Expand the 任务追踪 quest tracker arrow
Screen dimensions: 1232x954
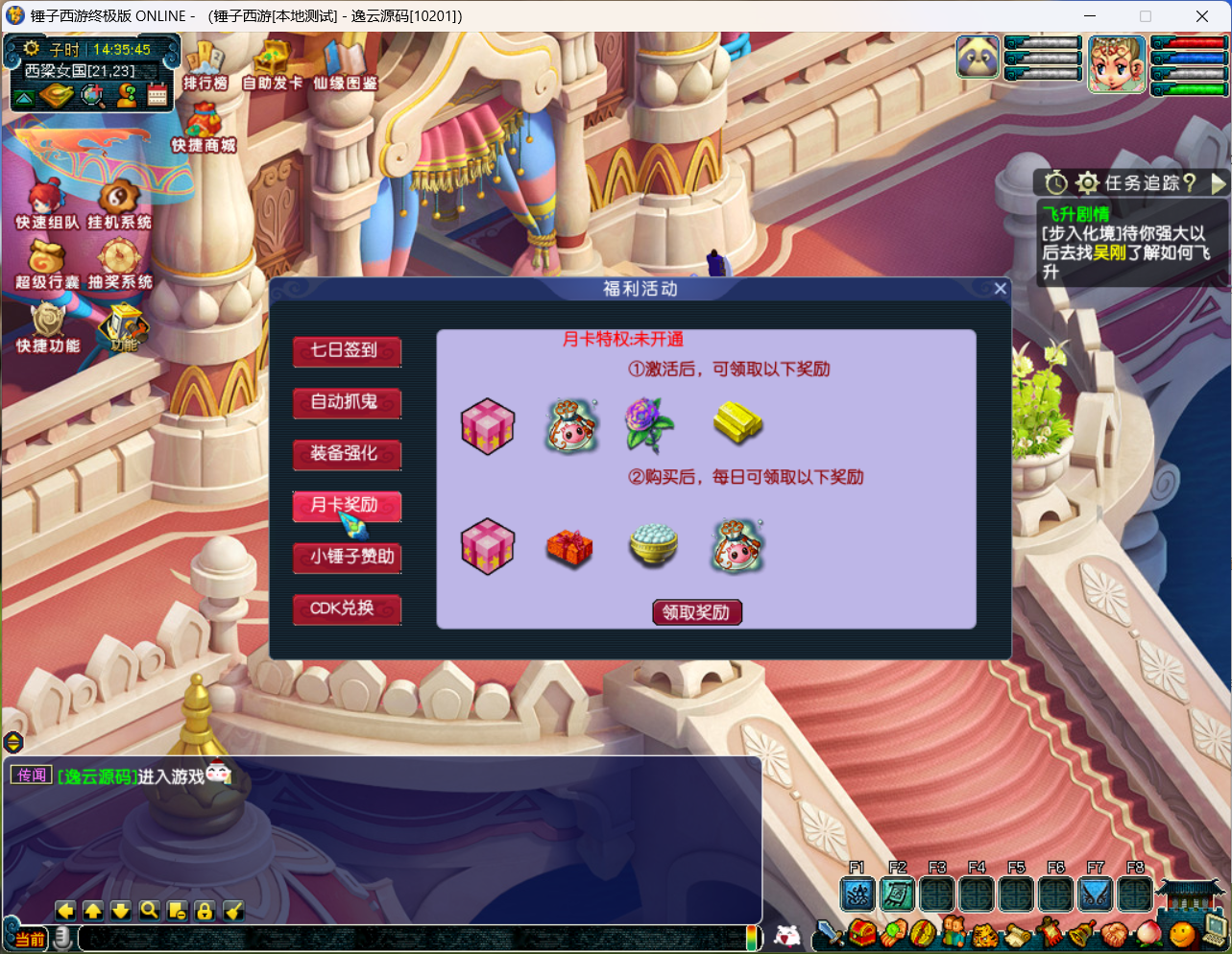(1219, 182)
